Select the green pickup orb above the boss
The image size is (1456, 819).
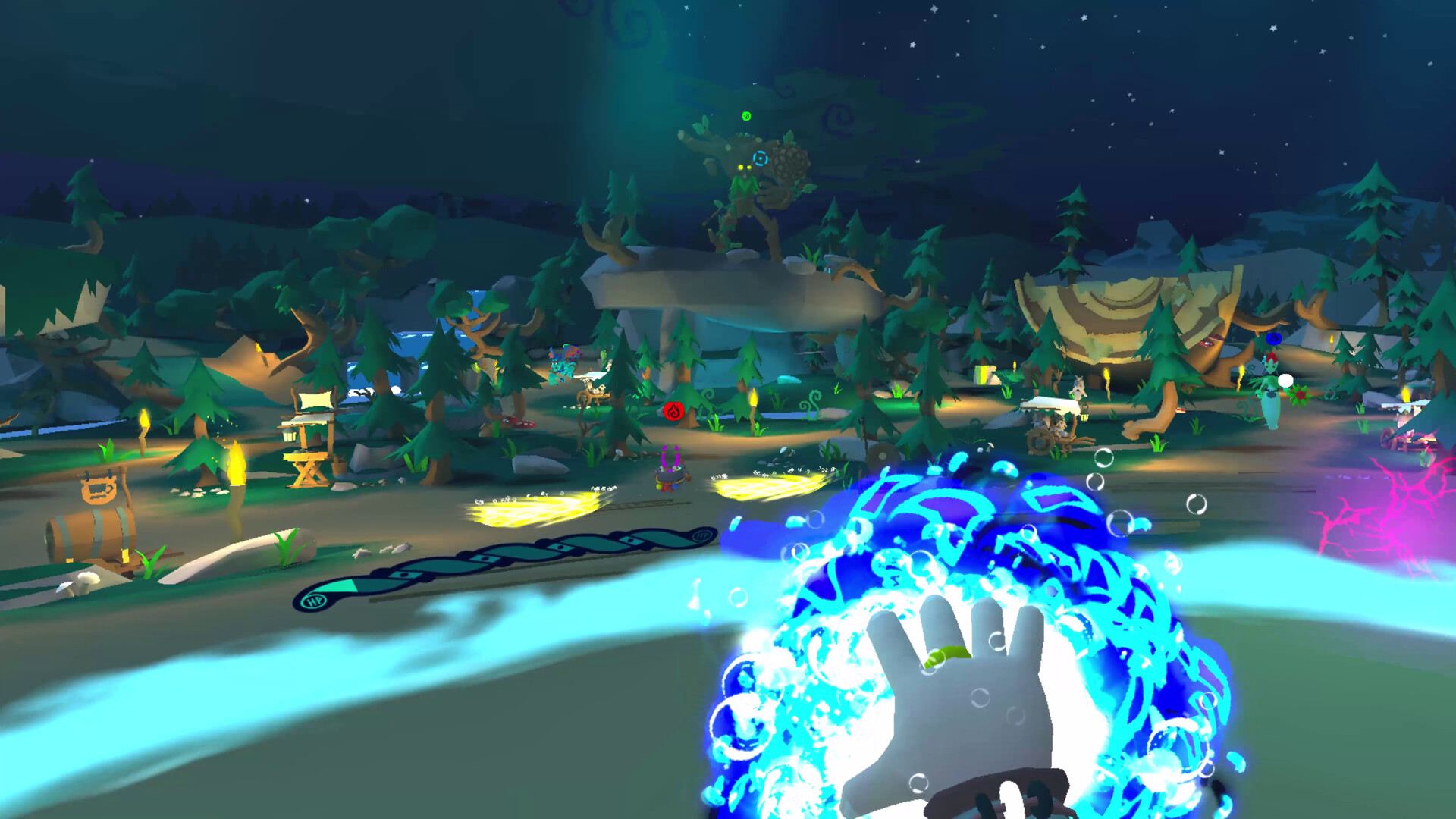pos(745,116)
